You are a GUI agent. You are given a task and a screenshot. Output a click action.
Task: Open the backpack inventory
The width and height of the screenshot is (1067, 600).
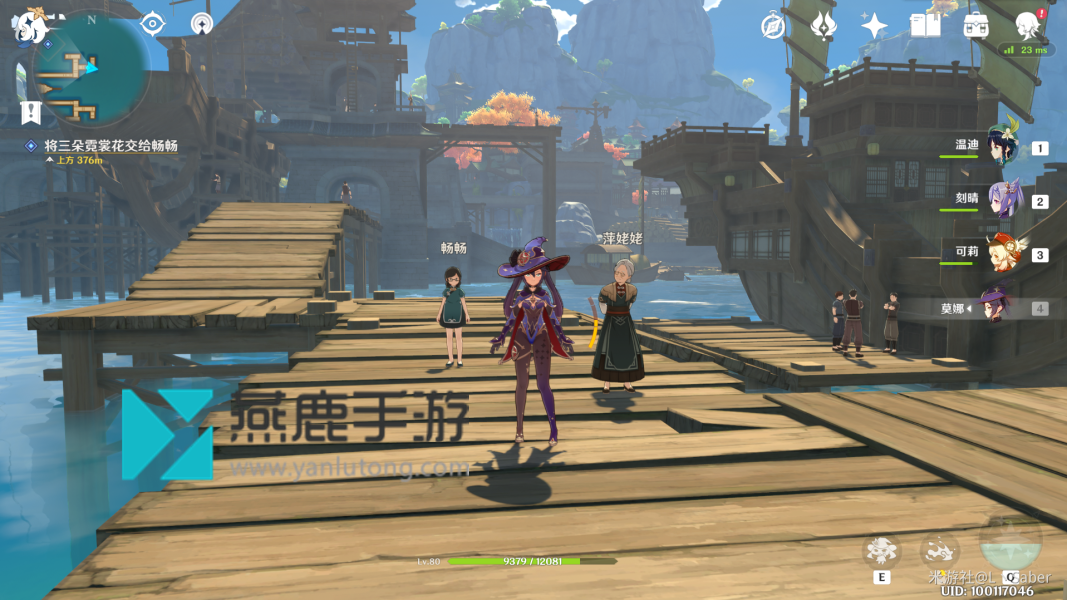pos(976,26)
